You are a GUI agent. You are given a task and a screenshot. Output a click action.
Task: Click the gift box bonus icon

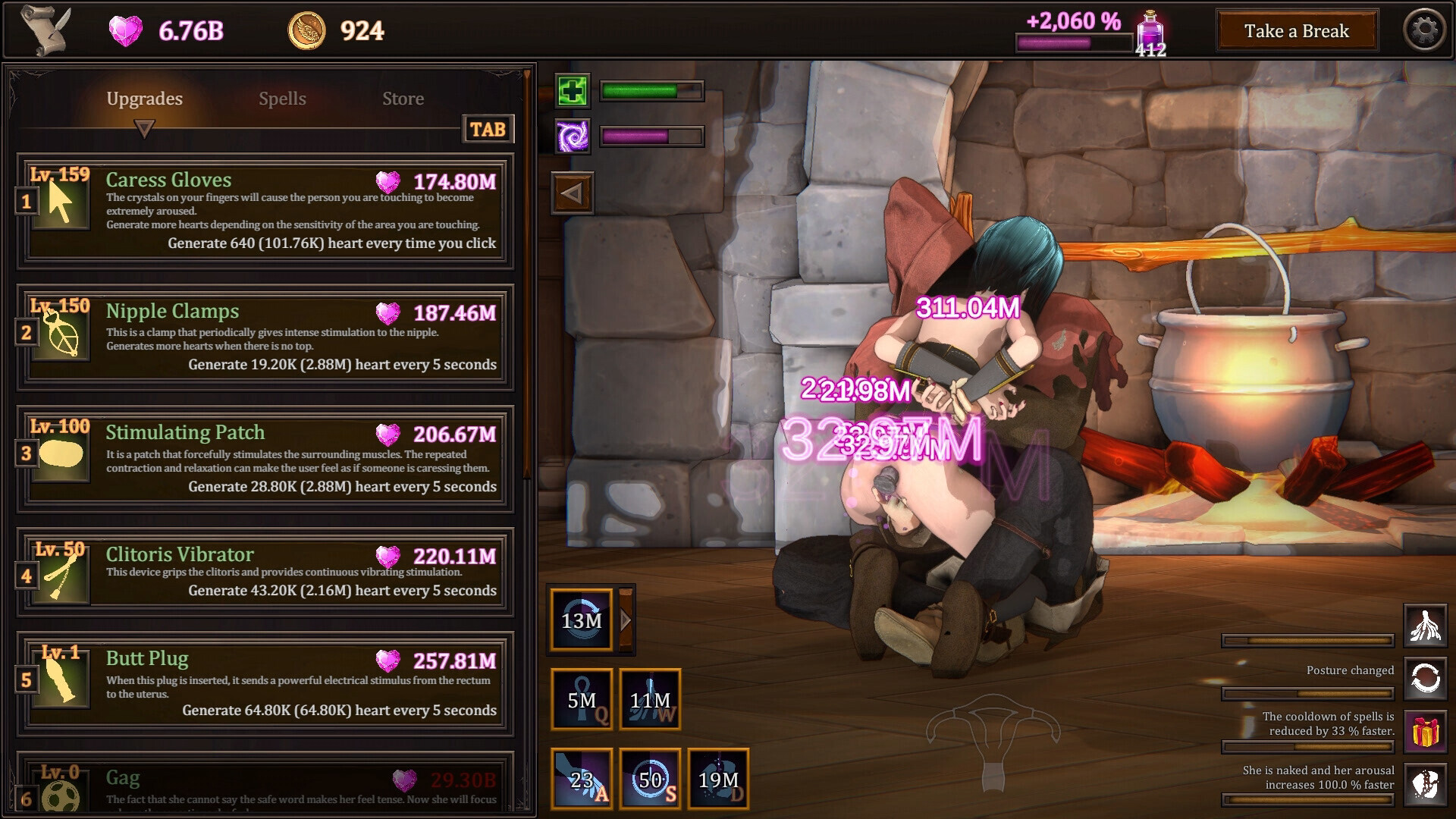pyautogui.click(x=1425, y=732)
